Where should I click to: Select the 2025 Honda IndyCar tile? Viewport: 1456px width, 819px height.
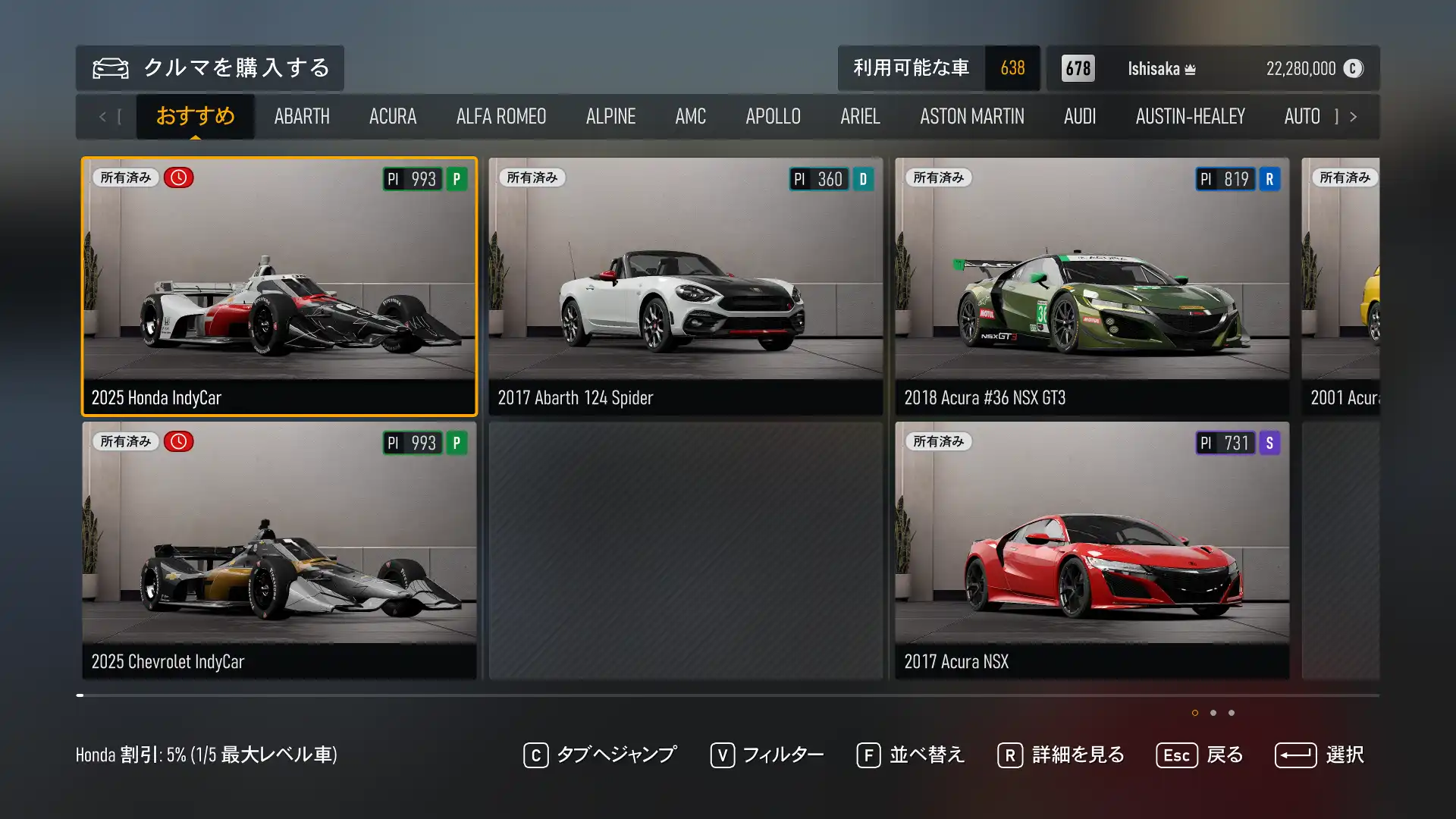click(279, 287)
